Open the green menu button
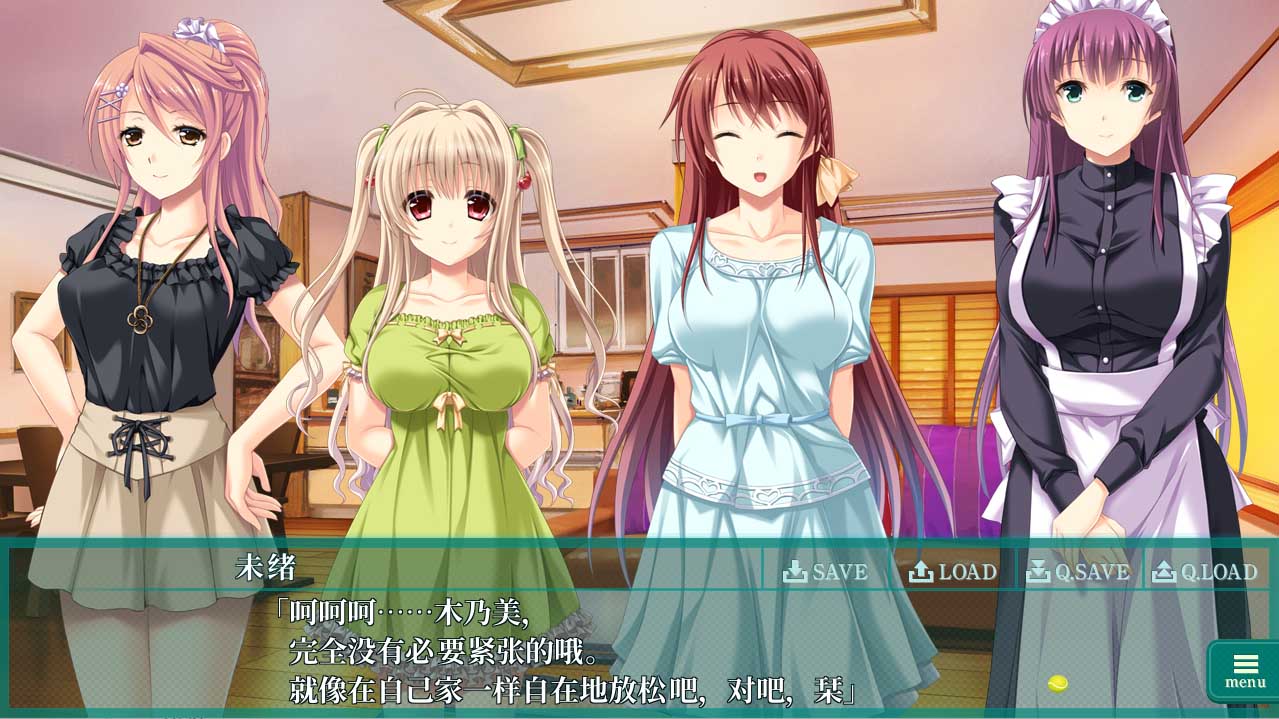1279x719 pixels. click(1244, 671)
